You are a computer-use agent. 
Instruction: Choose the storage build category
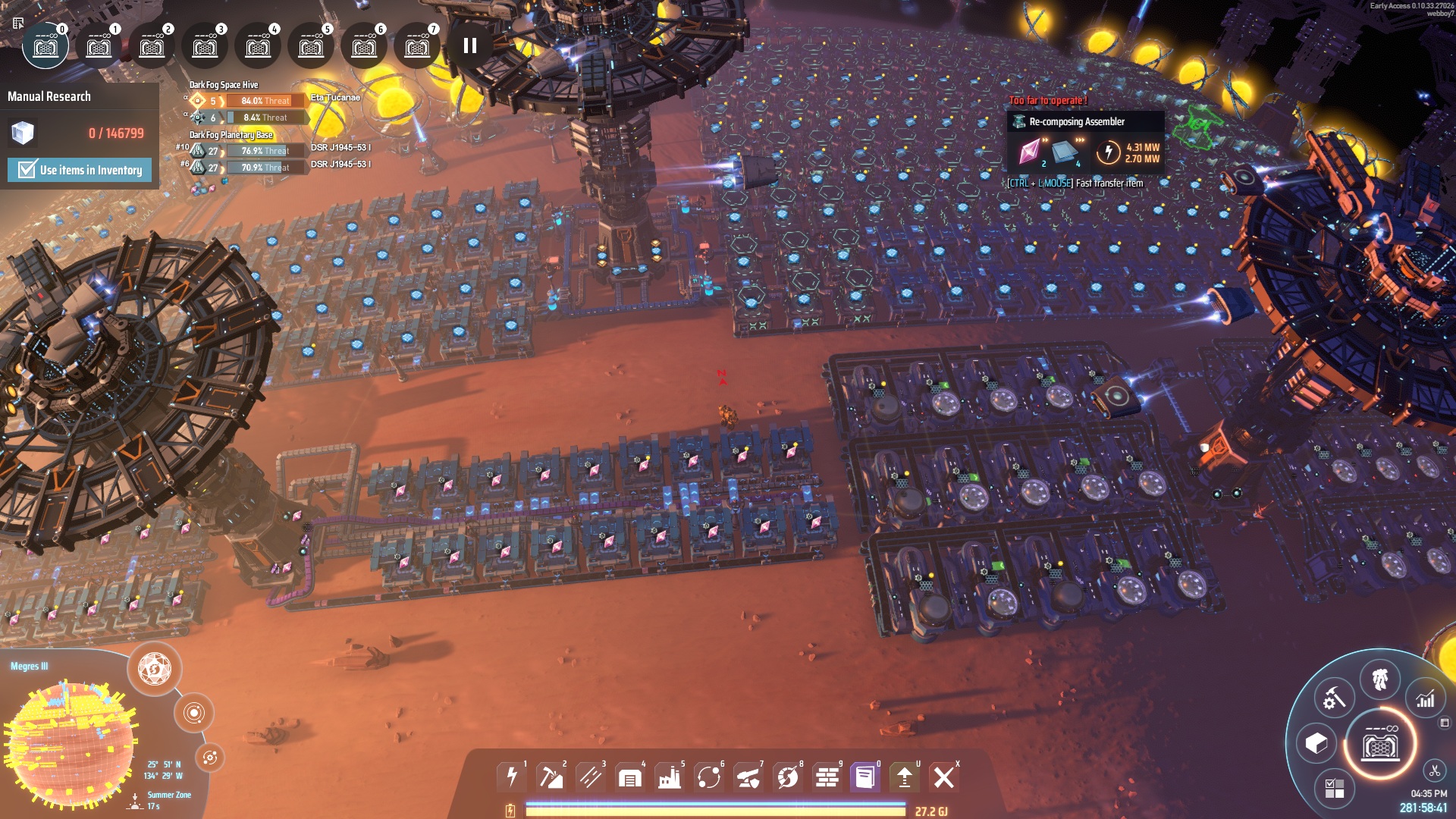click(629, 777)
